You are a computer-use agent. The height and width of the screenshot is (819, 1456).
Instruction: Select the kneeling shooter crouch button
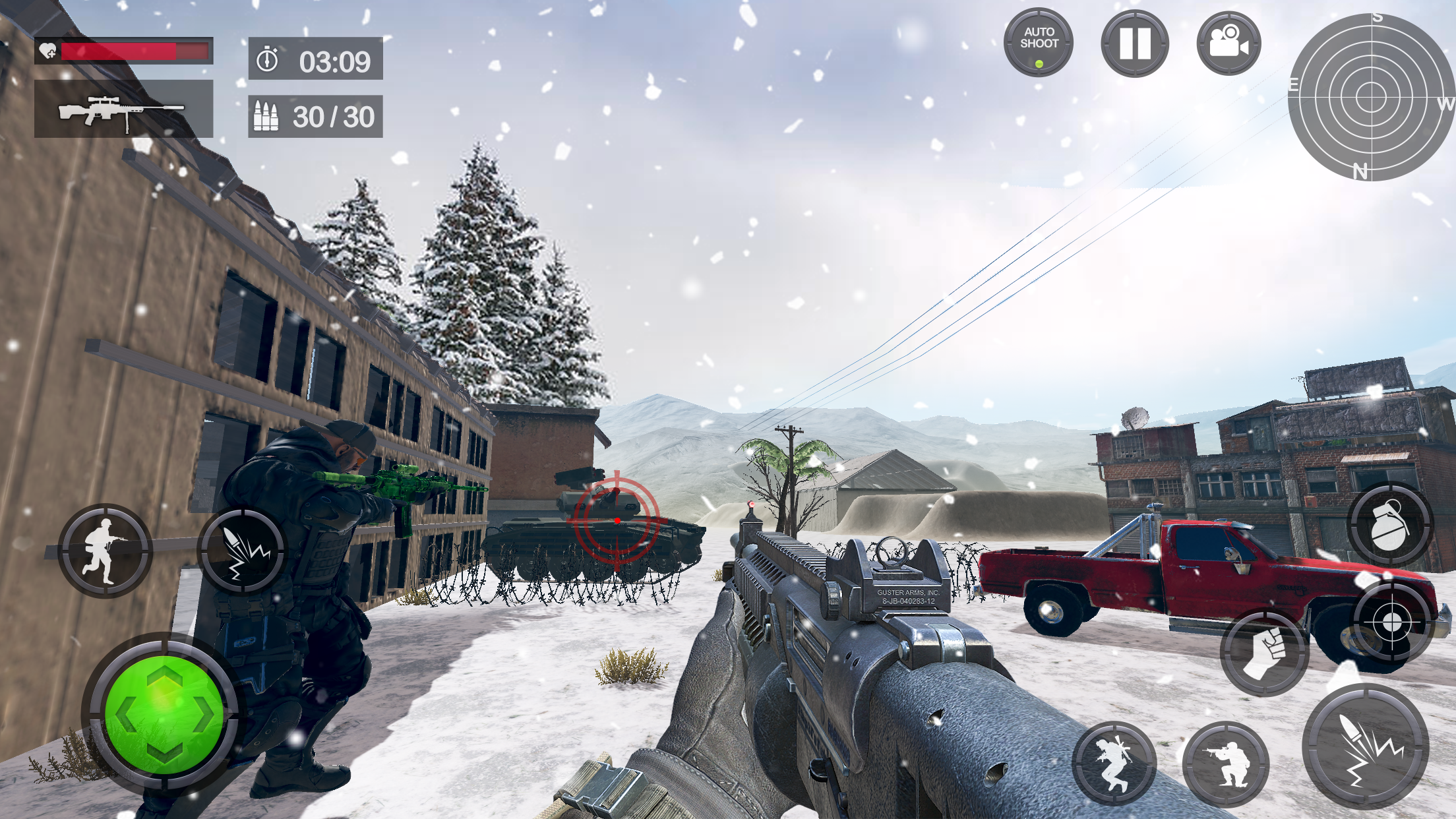point(1226,764)
